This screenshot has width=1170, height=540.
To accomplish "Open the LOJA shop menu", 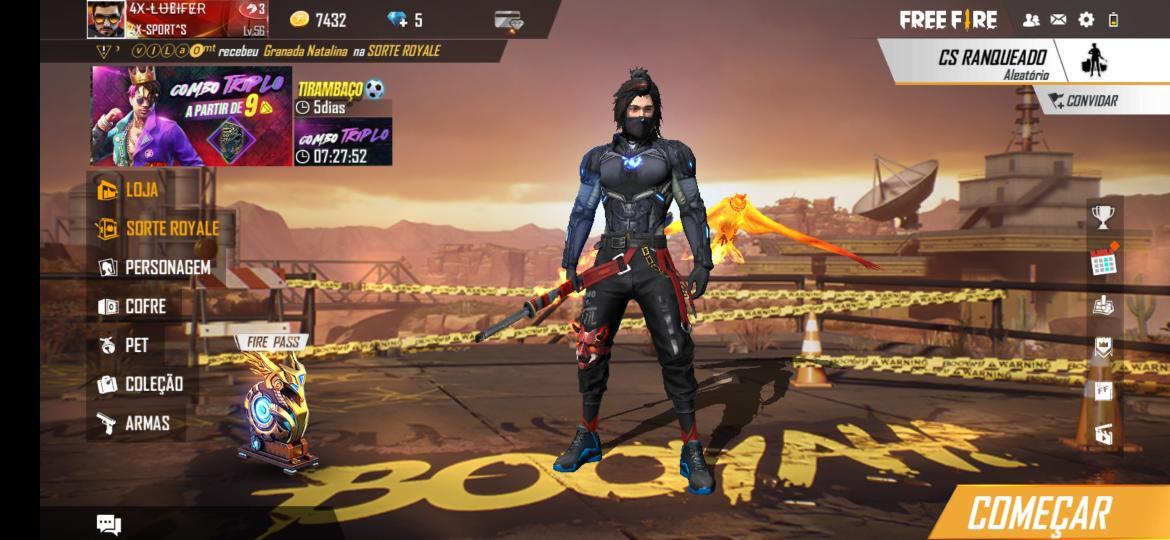I will click(140, 189).
